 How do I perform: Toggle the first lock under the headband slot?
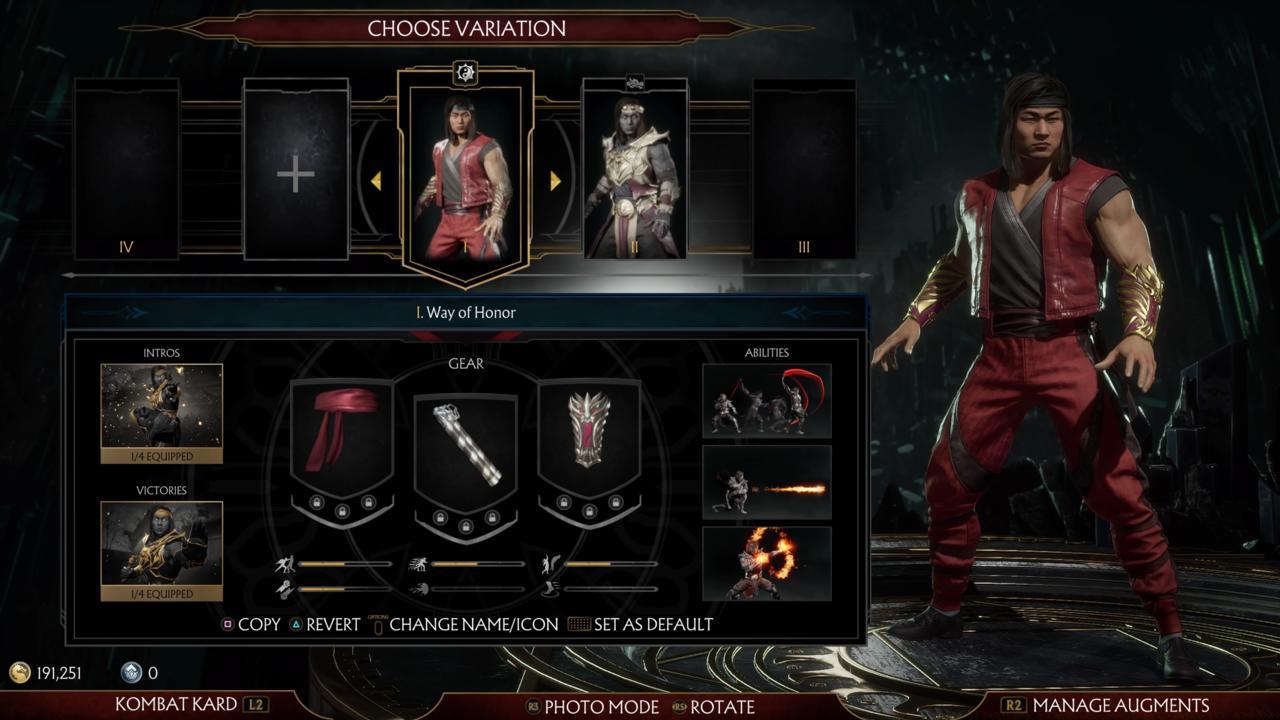click(x=317, y=502)
